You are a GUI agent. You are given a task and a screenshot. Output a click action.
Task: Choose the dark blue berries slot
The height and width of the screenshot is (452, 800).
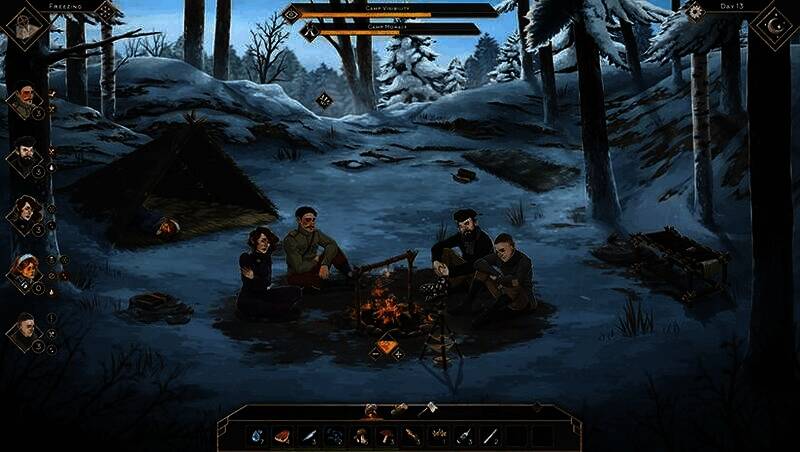click(335, 436)
